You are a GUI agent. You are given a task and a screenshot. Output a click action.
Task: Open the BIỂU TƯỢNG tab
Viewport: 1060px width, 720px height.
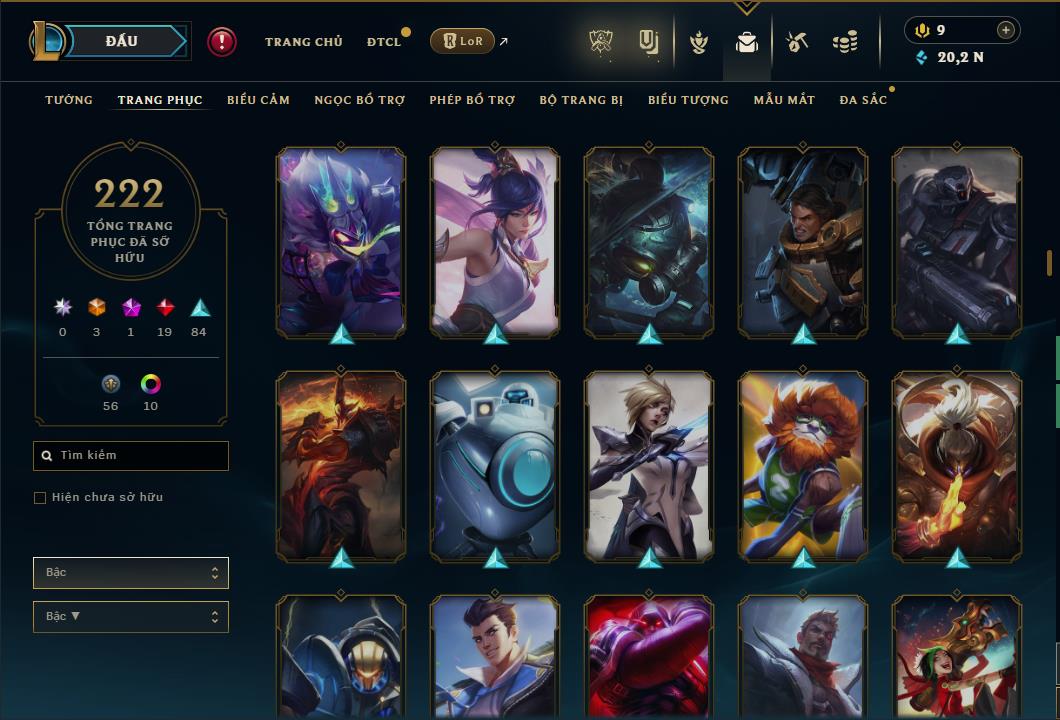pos(688,100)
